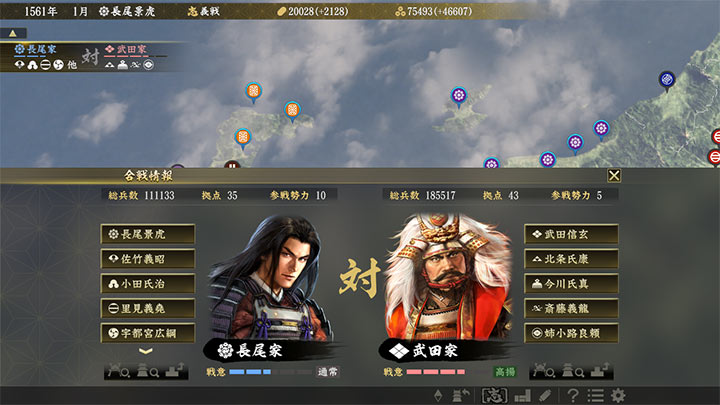This screenshot has width=720, height=405.
Task: Click the 志 icon in the bottom toolbar
Action: pos(492,395)
